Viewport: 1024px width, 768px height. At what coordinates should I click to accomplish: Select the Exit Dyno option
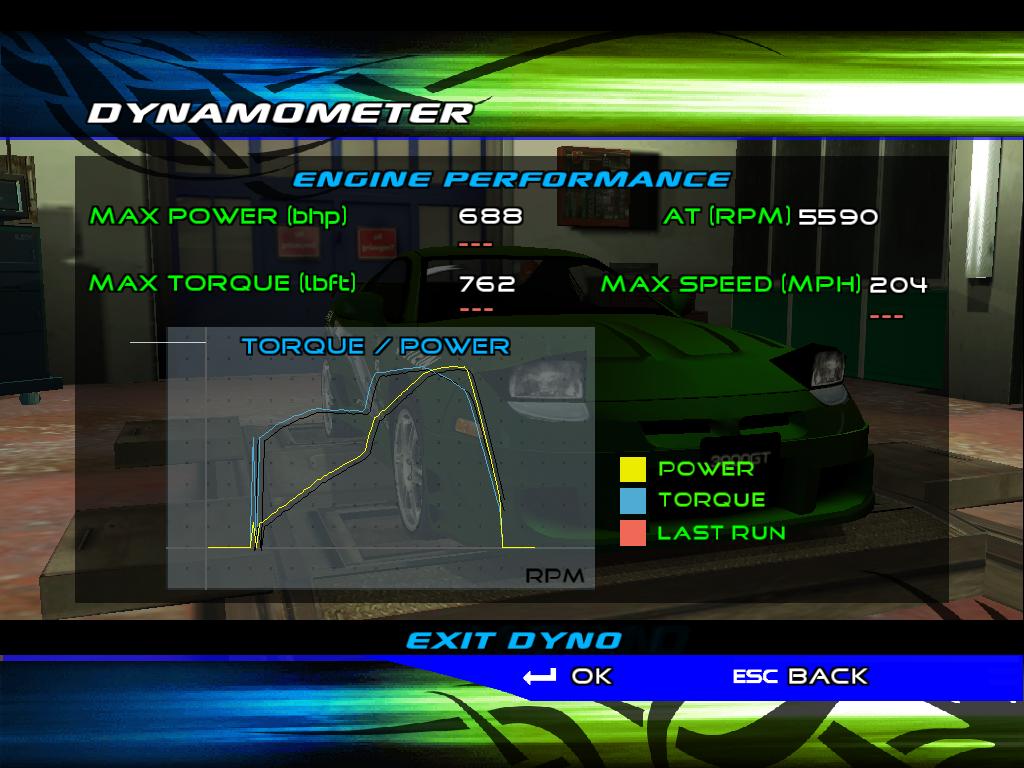pos(513,640)
